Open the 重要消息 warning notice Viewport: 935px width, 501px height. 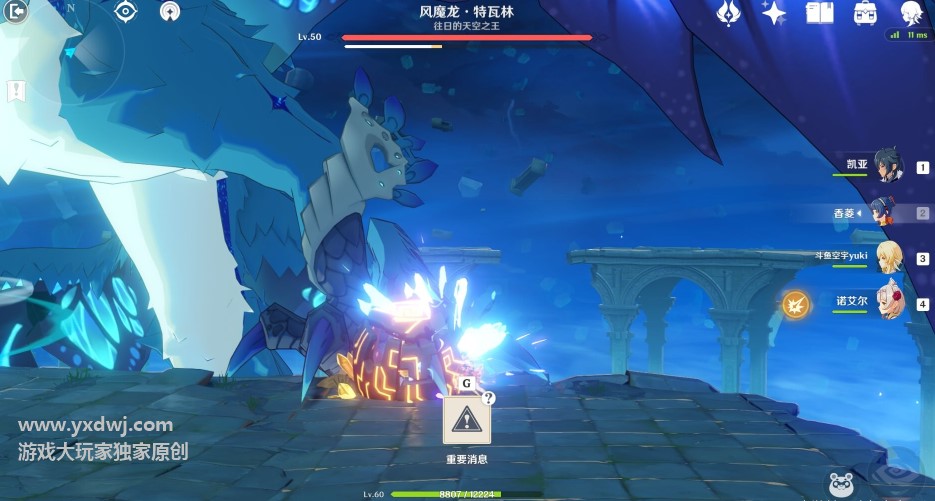pyautogui.click(x=466, y=423)
